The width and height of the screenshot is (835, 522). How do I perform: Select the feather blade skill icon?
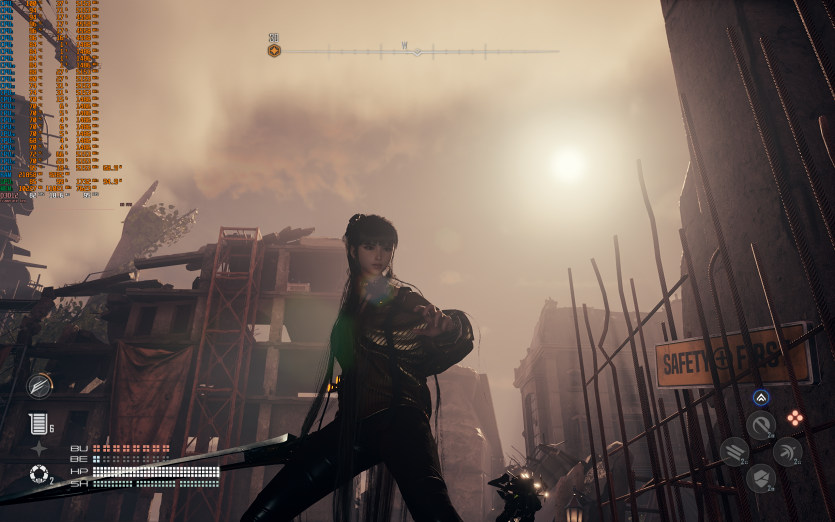(40, 385)
